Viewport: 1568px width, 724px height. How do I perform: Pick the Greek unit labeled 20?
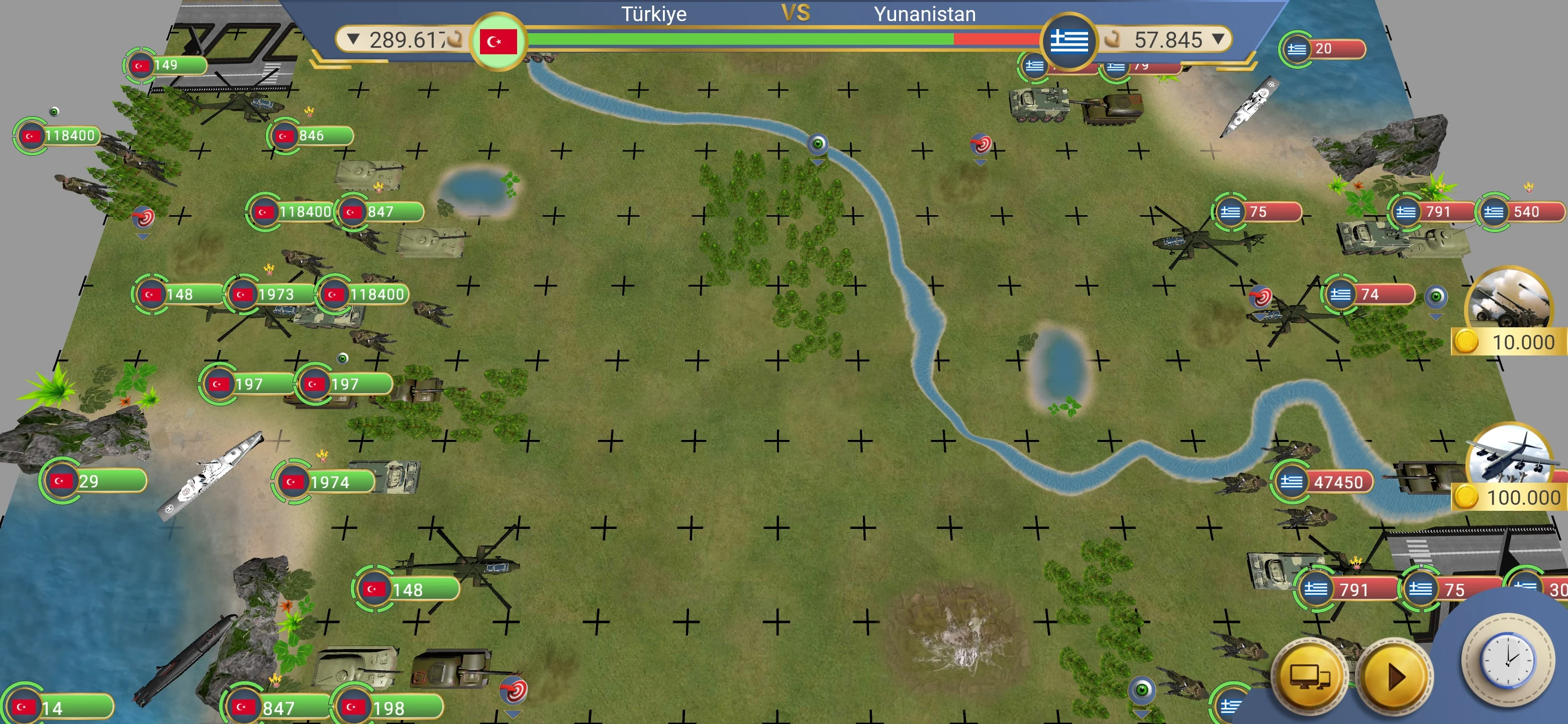(x=1322, y=49)
